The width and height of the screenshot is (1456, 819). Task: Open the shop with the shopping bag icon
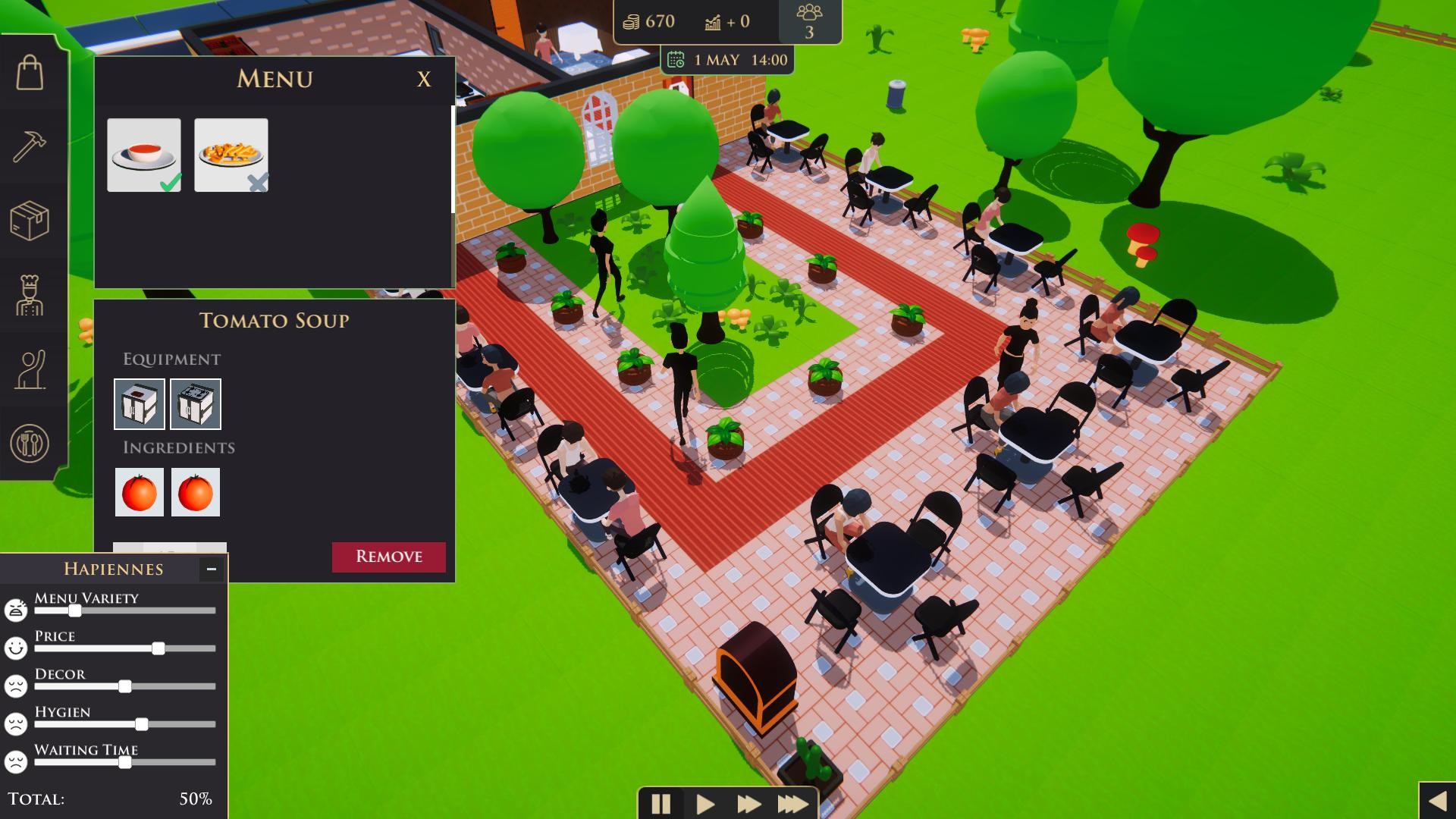pyautogui.click(x=30, y=72)
